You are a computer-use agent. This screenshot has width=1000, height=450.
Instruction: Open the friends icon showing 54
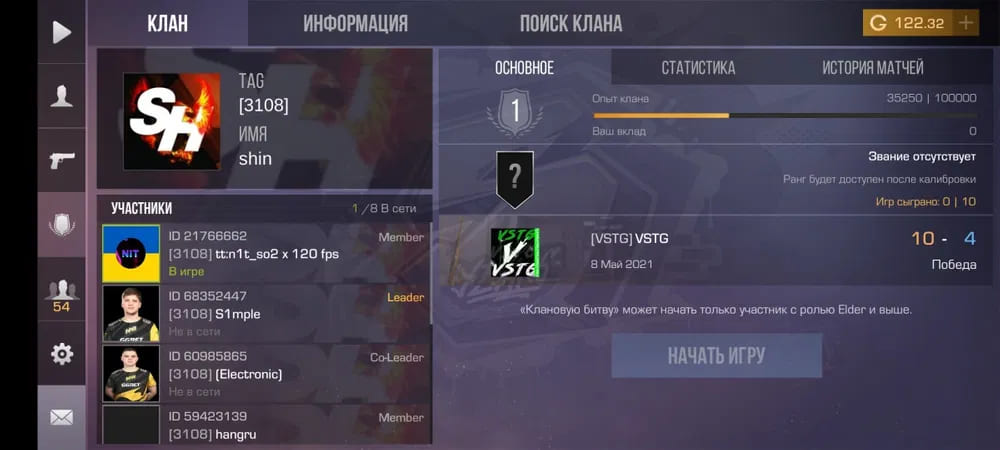pyautogui.click(x=62, y=295)
